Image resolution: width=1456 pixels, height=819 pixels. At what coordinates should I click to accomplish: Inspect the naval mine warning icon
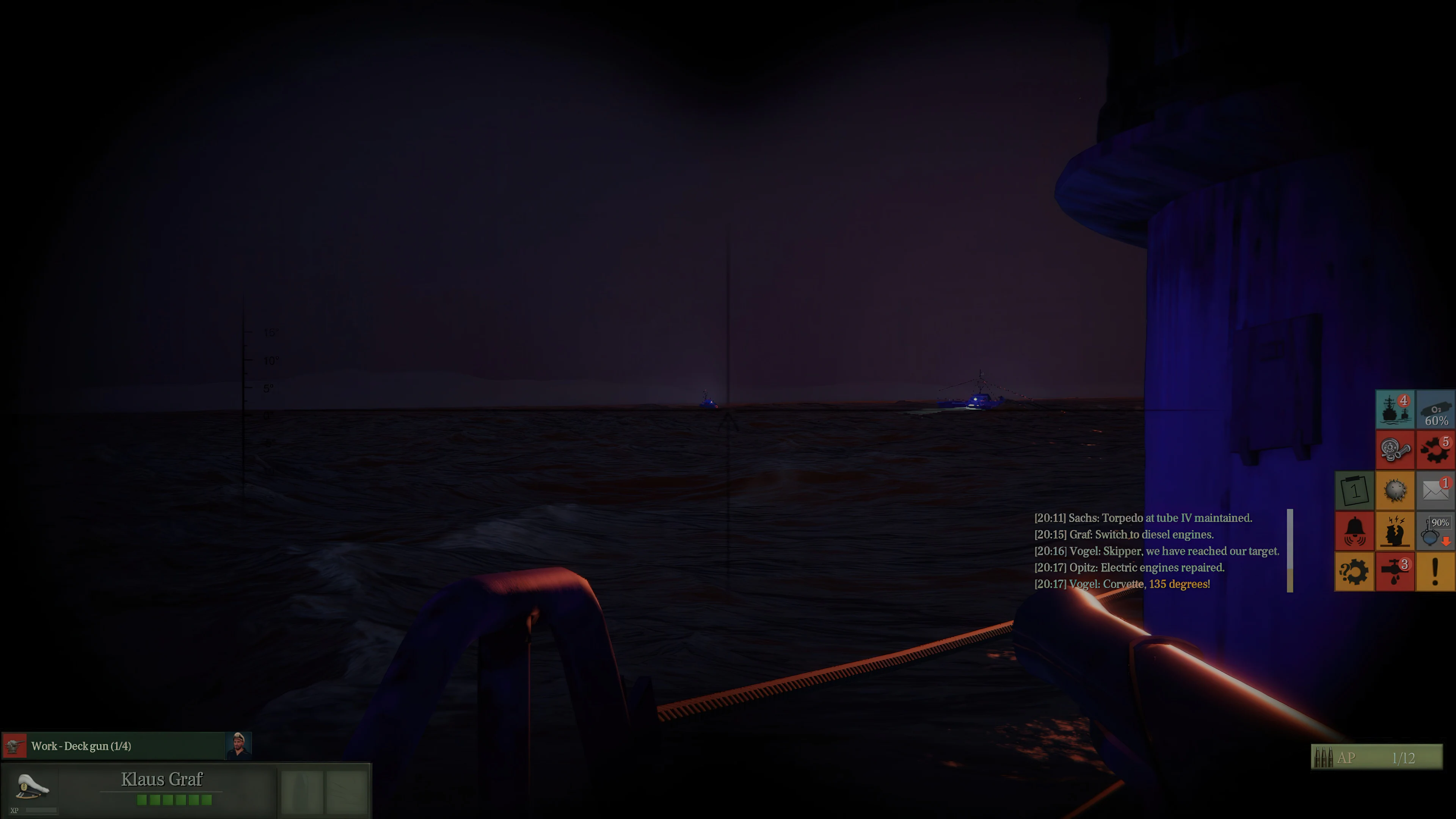pyautogui.click(x=1395, y=490)
